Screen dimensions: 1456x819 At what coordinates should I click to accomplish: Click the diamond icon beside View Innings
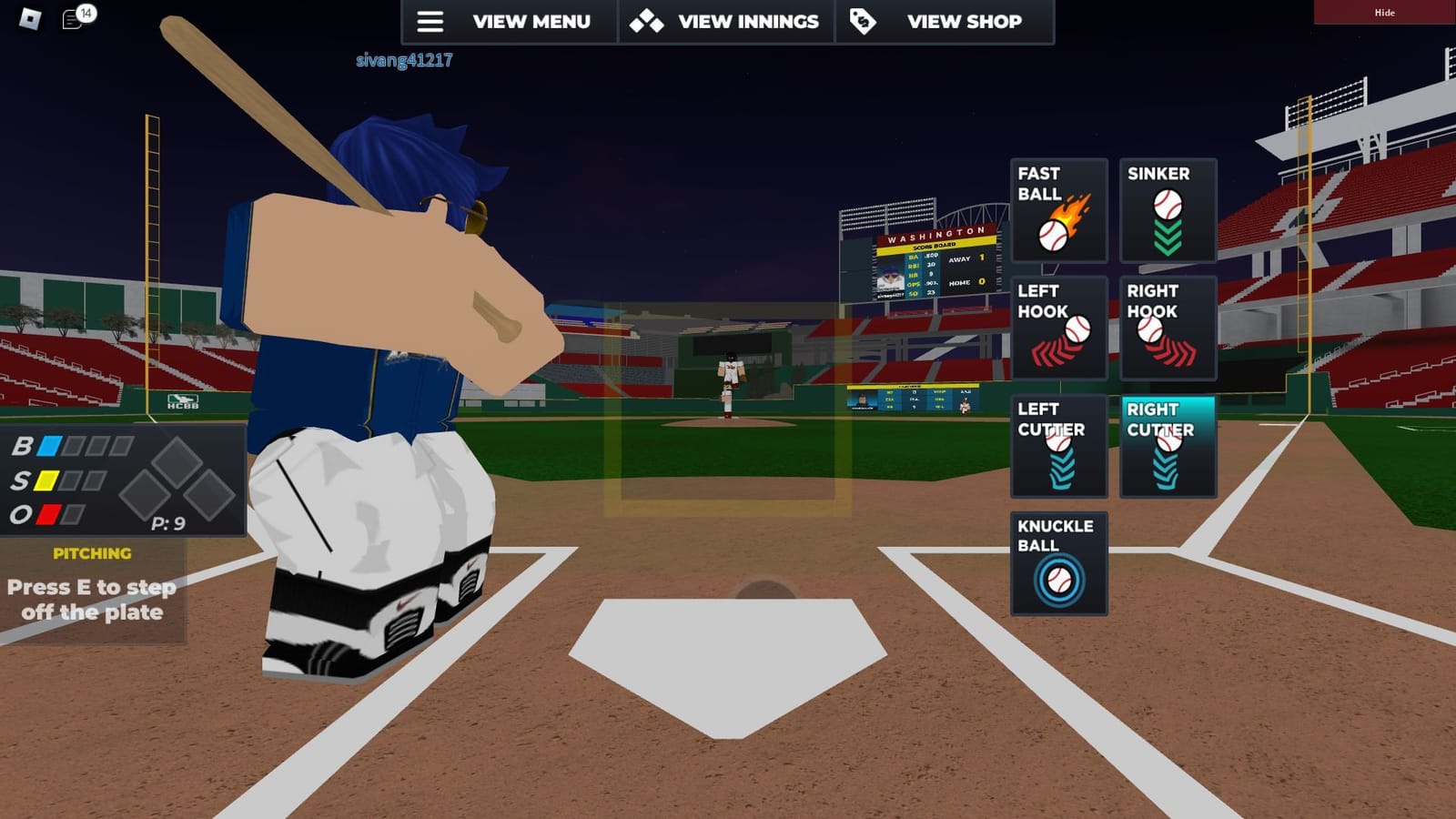pos(646,21)
